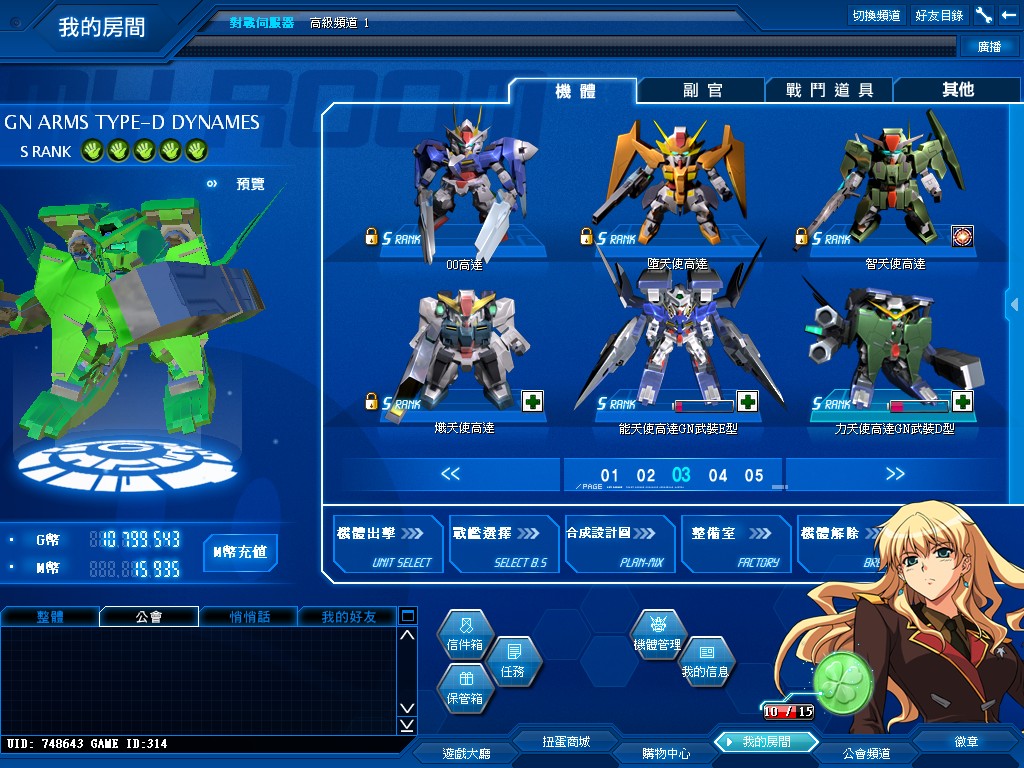Go to the 扭蛋商城 capsule shop
The width and height of the screenshot is (1024, 768).
(x=566, y=742)
